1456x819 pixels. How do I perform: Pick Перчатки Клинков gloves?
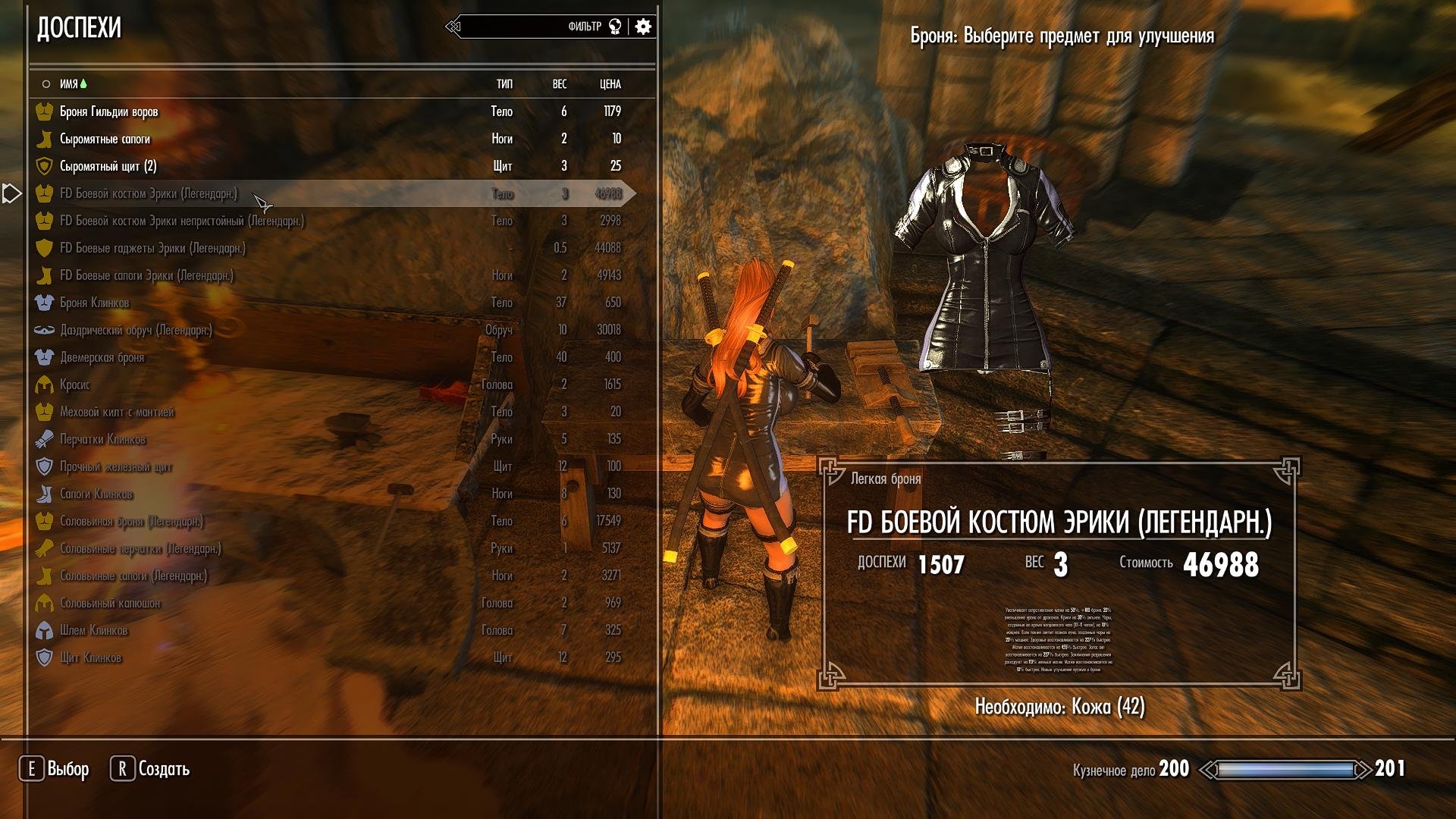pyautogui.click(x=102, y=439)
